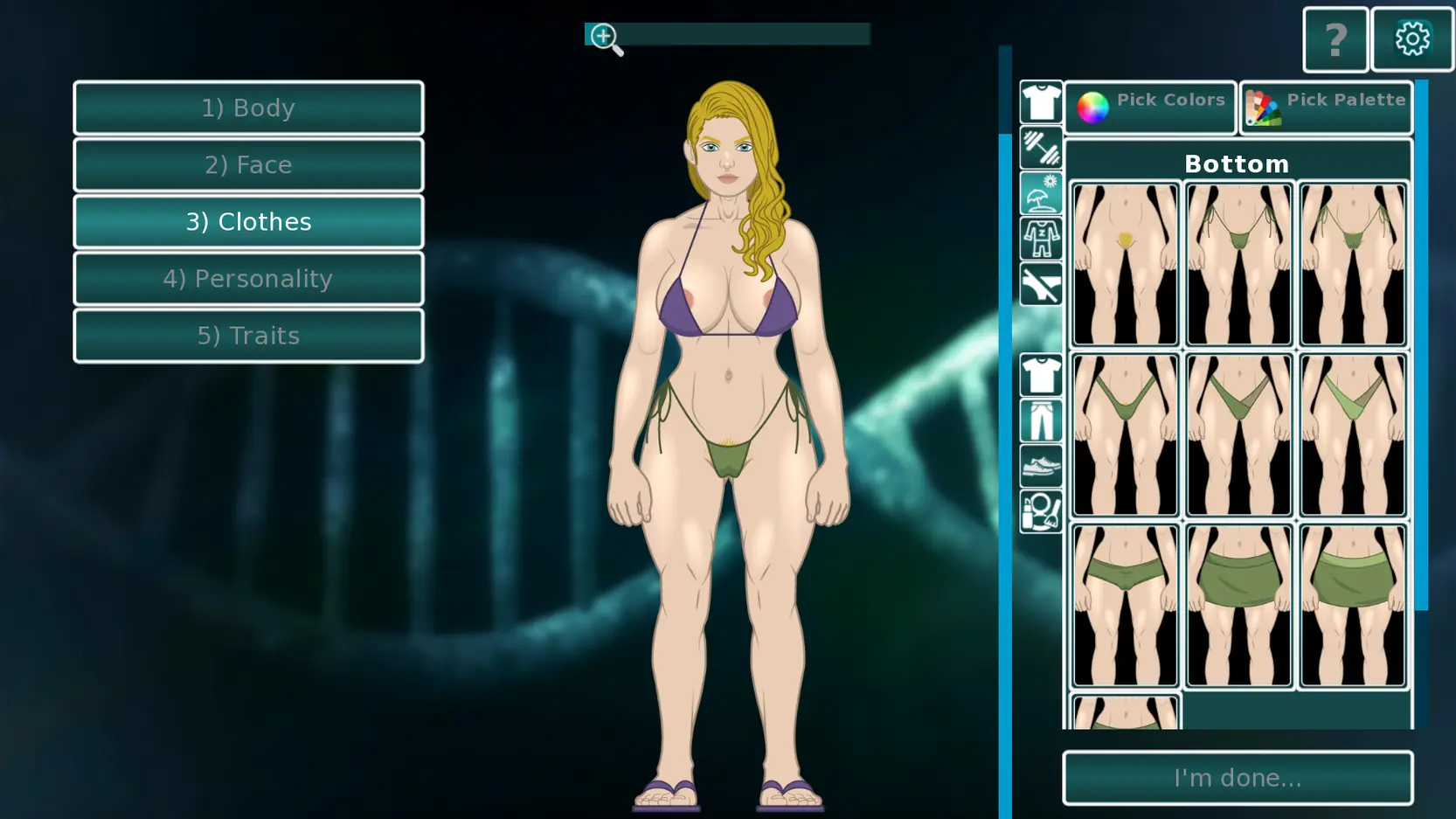Select the t-shirt icon above the pants icon
1456x819 pixels.
[1040, 376]
